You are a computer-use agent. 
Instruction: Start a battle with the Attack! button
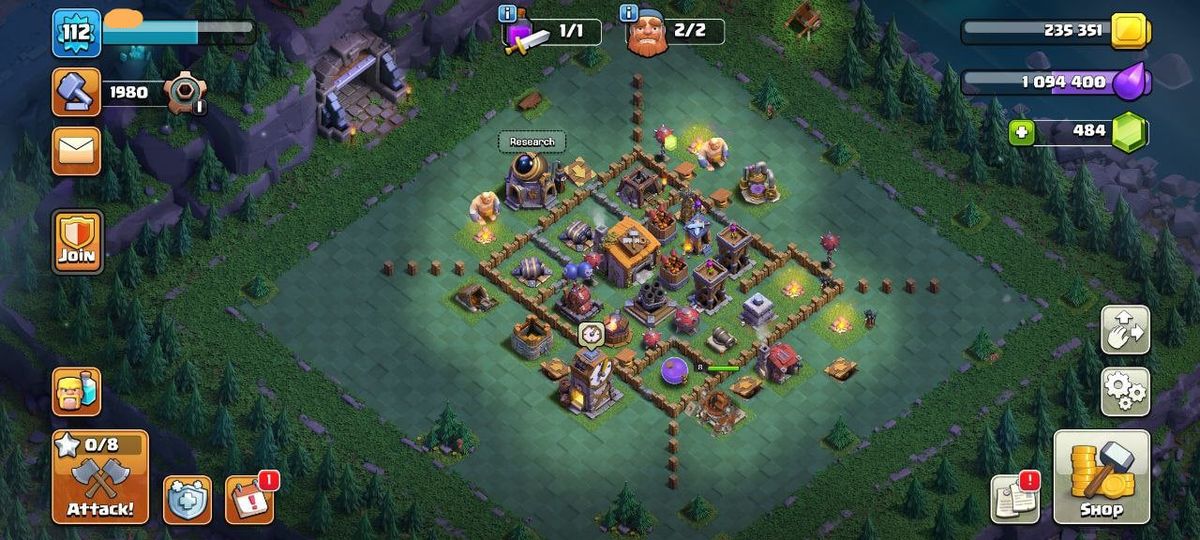[x=100, y=477]
